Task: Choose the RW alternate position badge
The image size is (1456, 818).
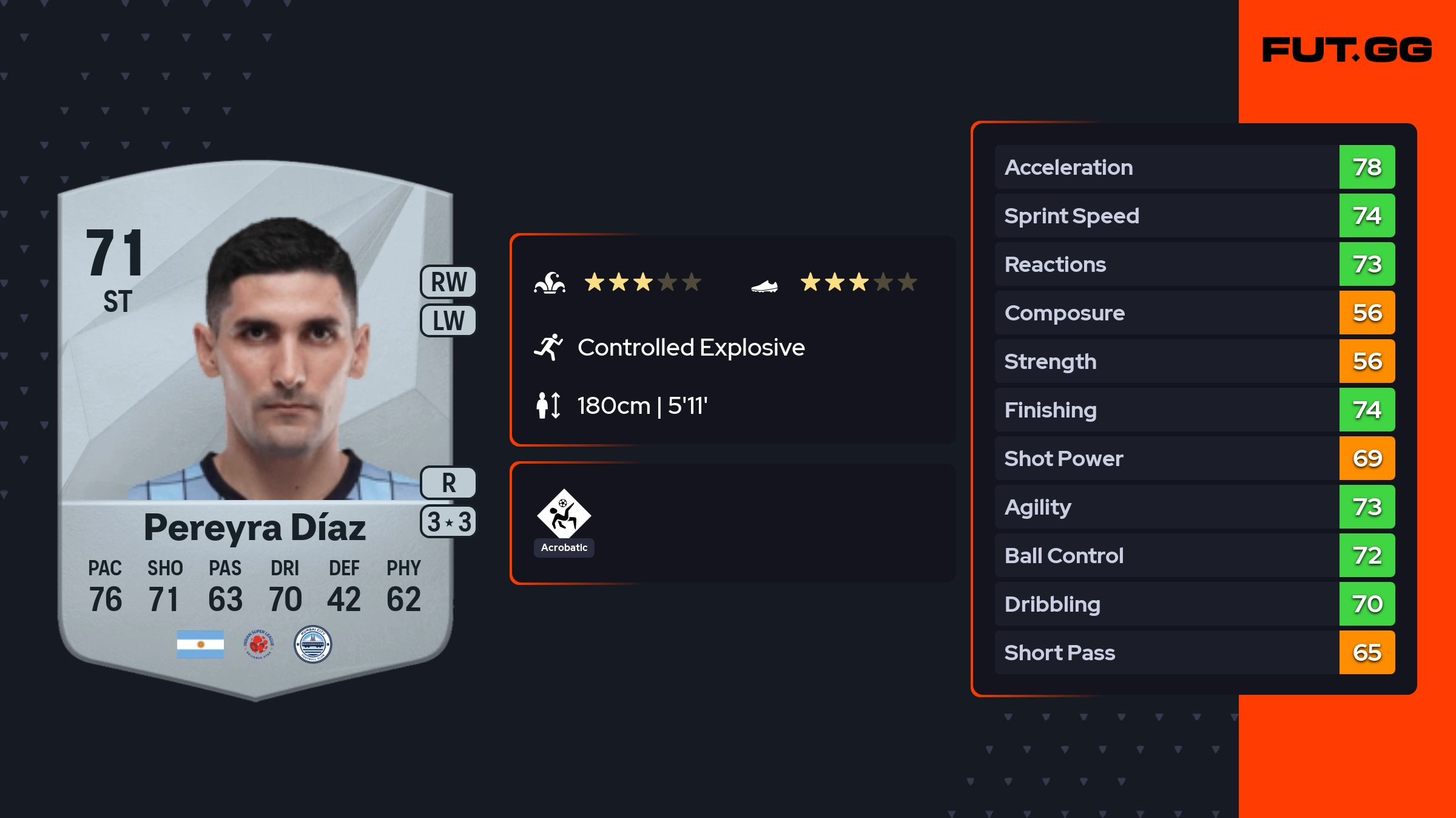Action: coord(448,282)
